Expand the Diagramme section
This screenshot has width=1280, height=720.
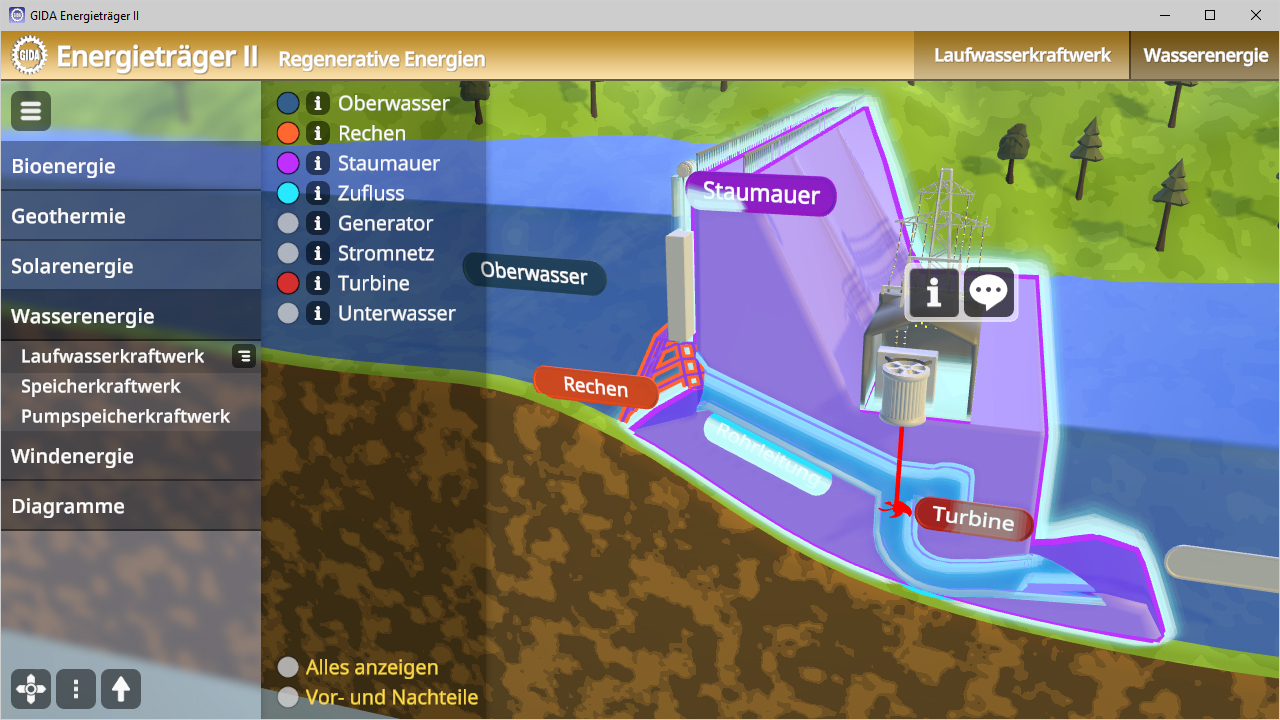click(68, 506)
